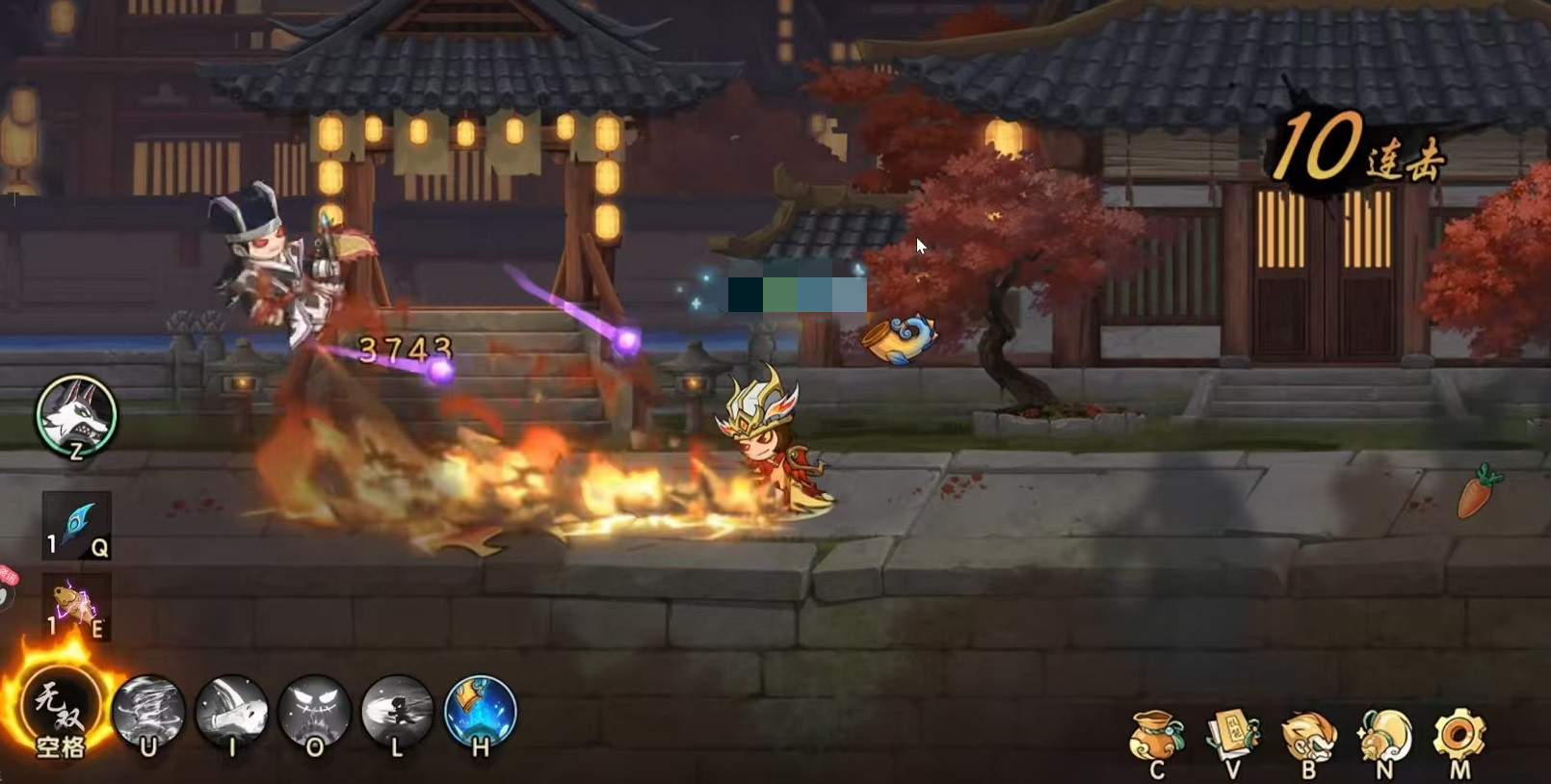Open the skill book menu
The height and width of the screenshot is (784, 1551).
[x=1232, y=739]
